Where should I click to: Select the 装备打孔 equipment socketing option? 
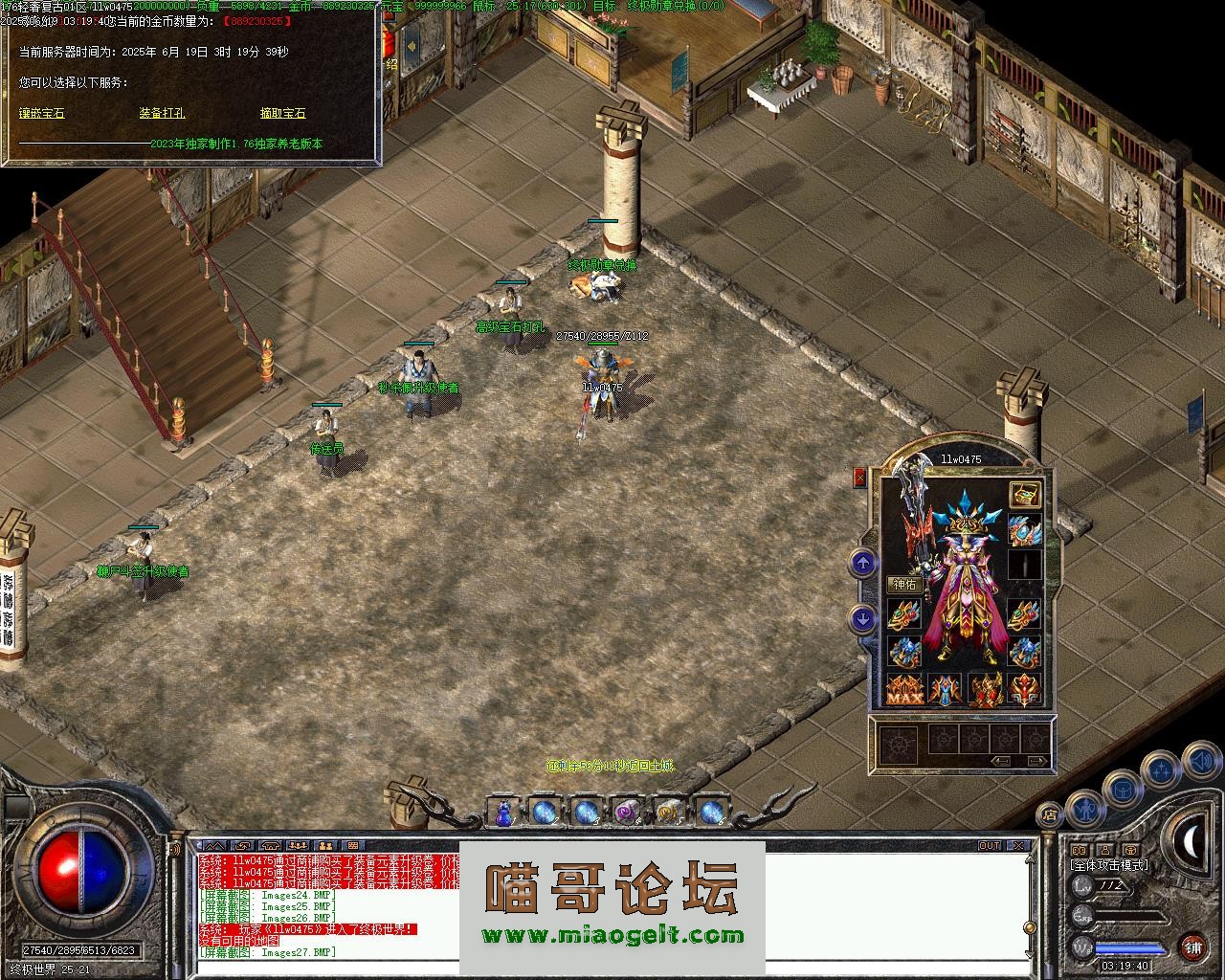tap(162, 113)
